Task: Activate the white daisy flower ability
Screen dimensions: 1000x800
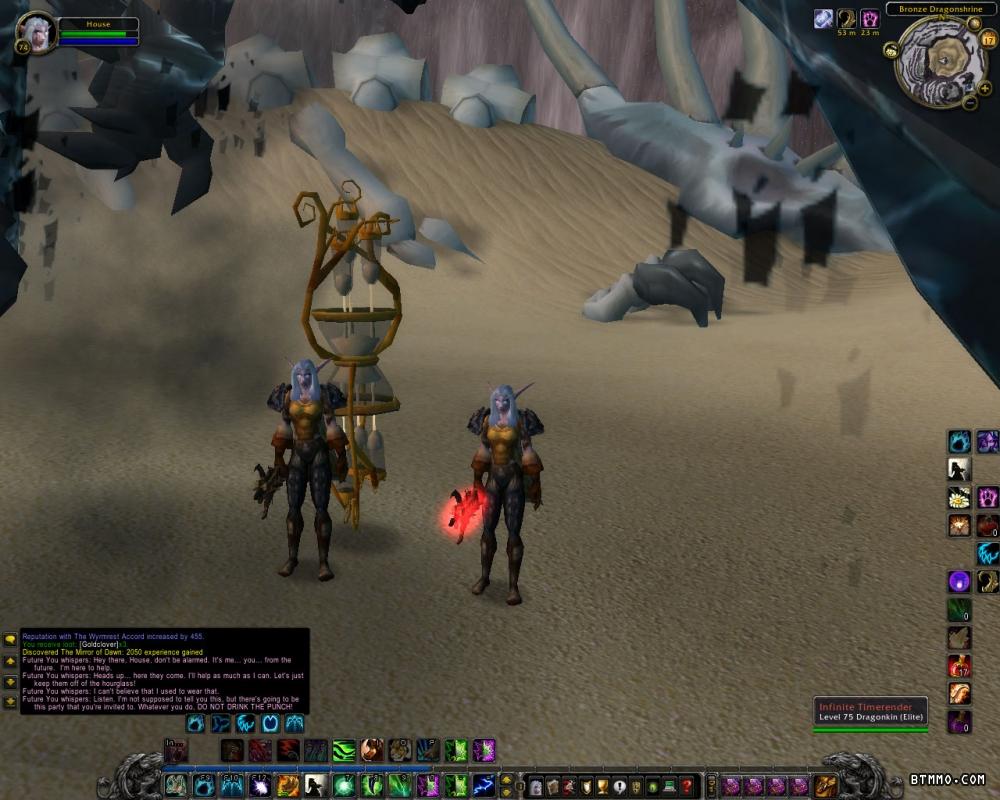Action: click(959, 497)
